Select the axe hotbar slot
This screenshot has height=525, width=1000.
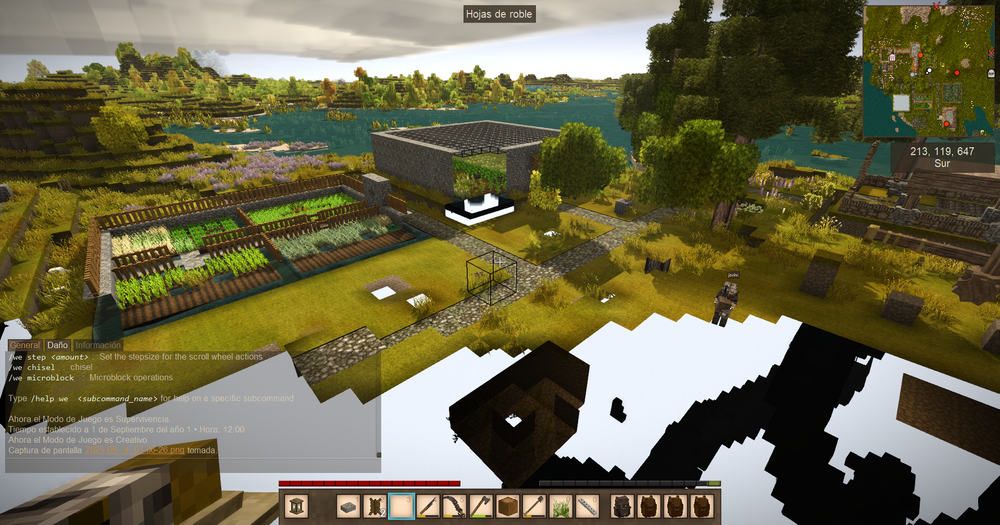tap(481, 506)
